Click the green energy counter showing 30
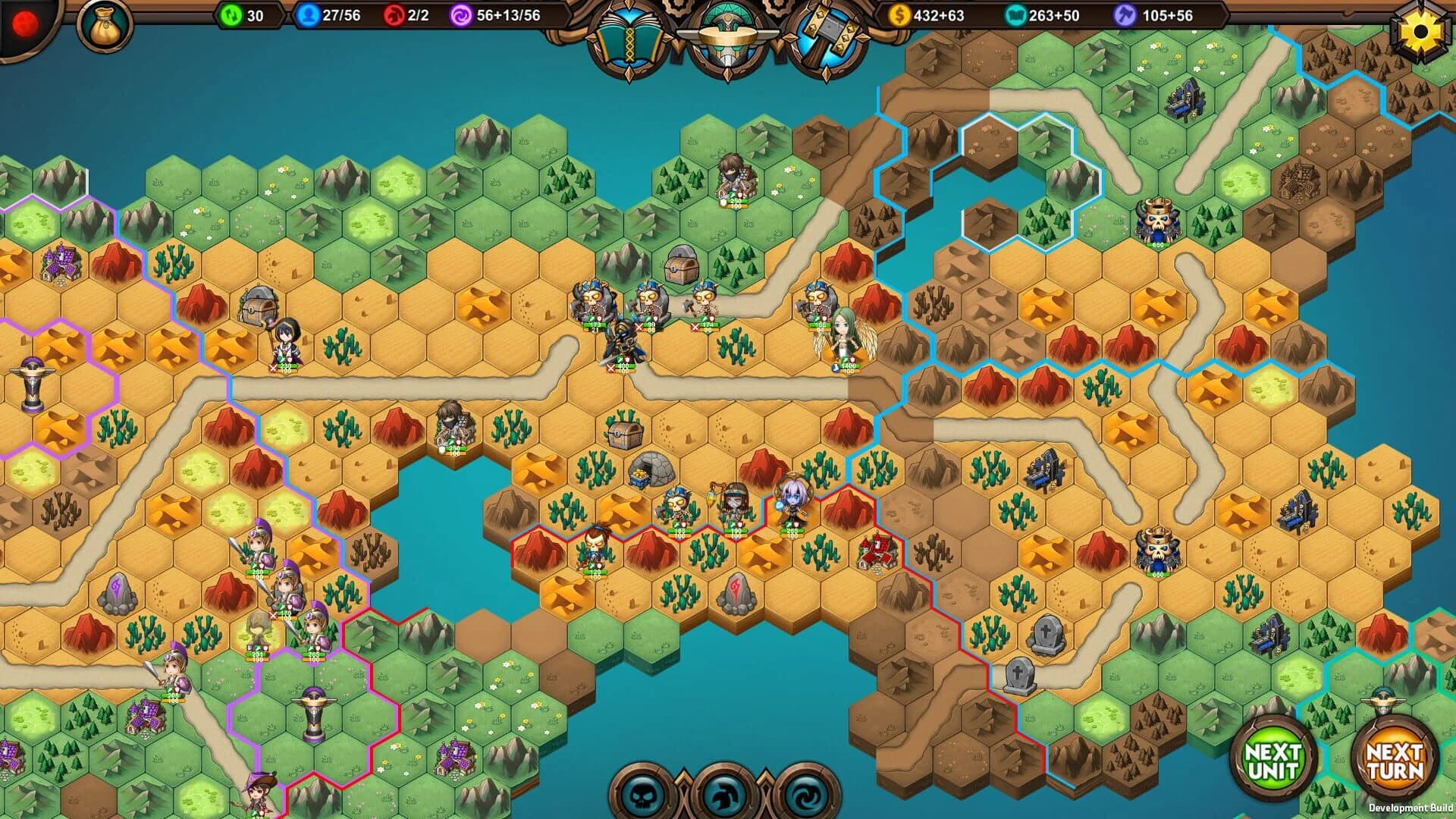This screenshot has height=819, width=1456. click(x=243, y=14)
